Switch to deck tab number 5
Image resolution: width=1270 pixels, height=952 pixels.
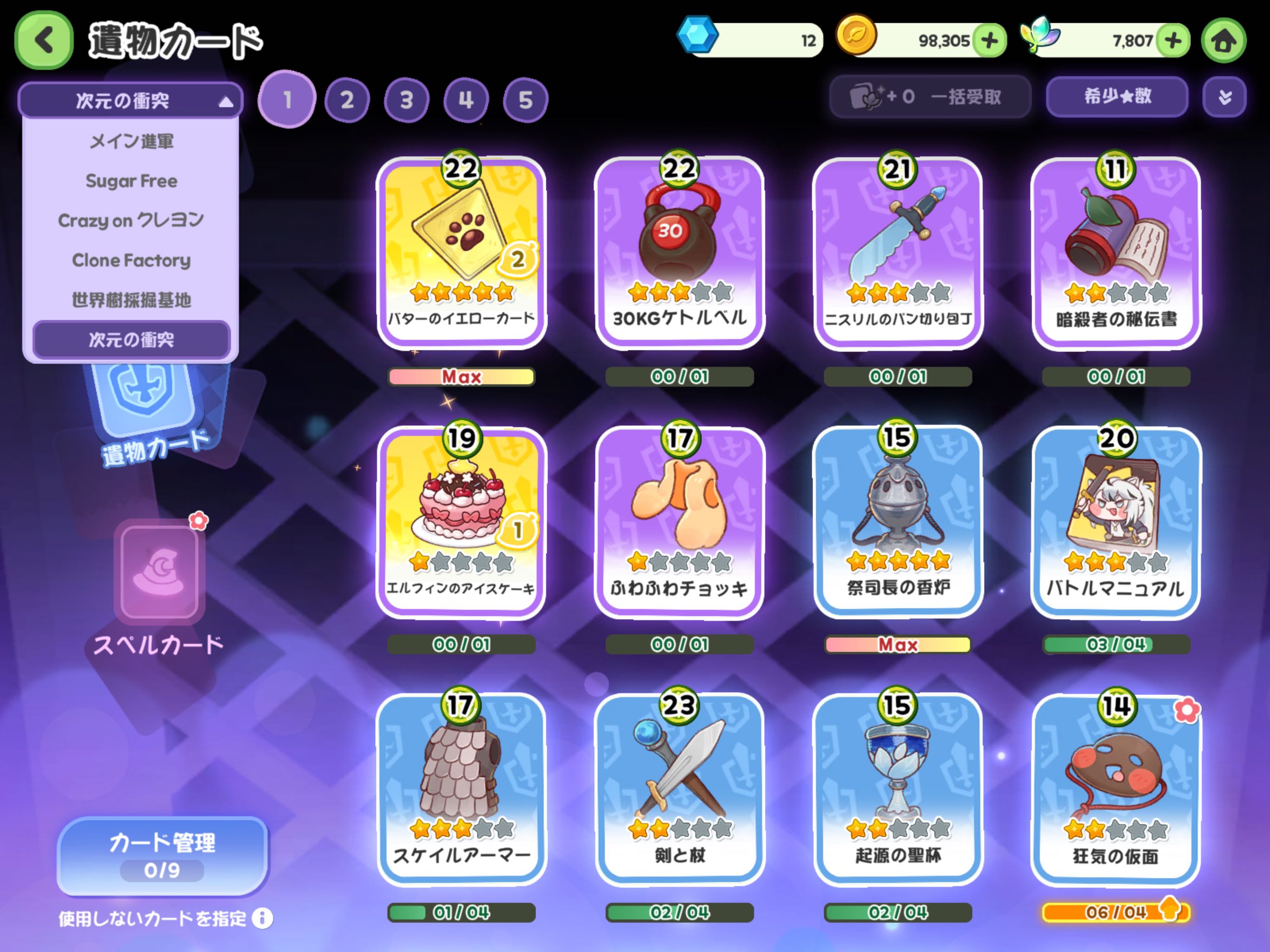click(x=525, y=100)
